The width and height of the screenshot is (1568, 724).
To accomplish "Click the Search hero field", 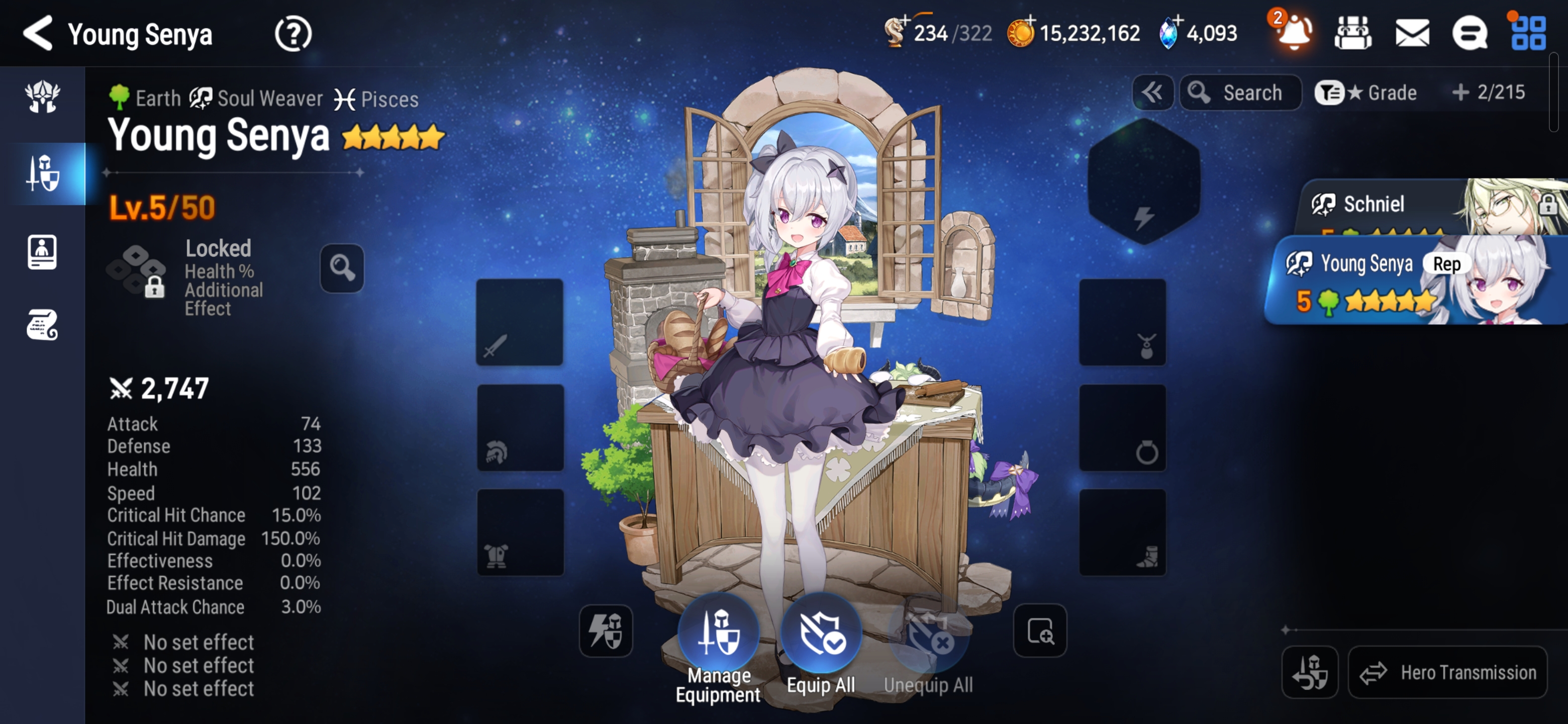I will point(1240,93).
